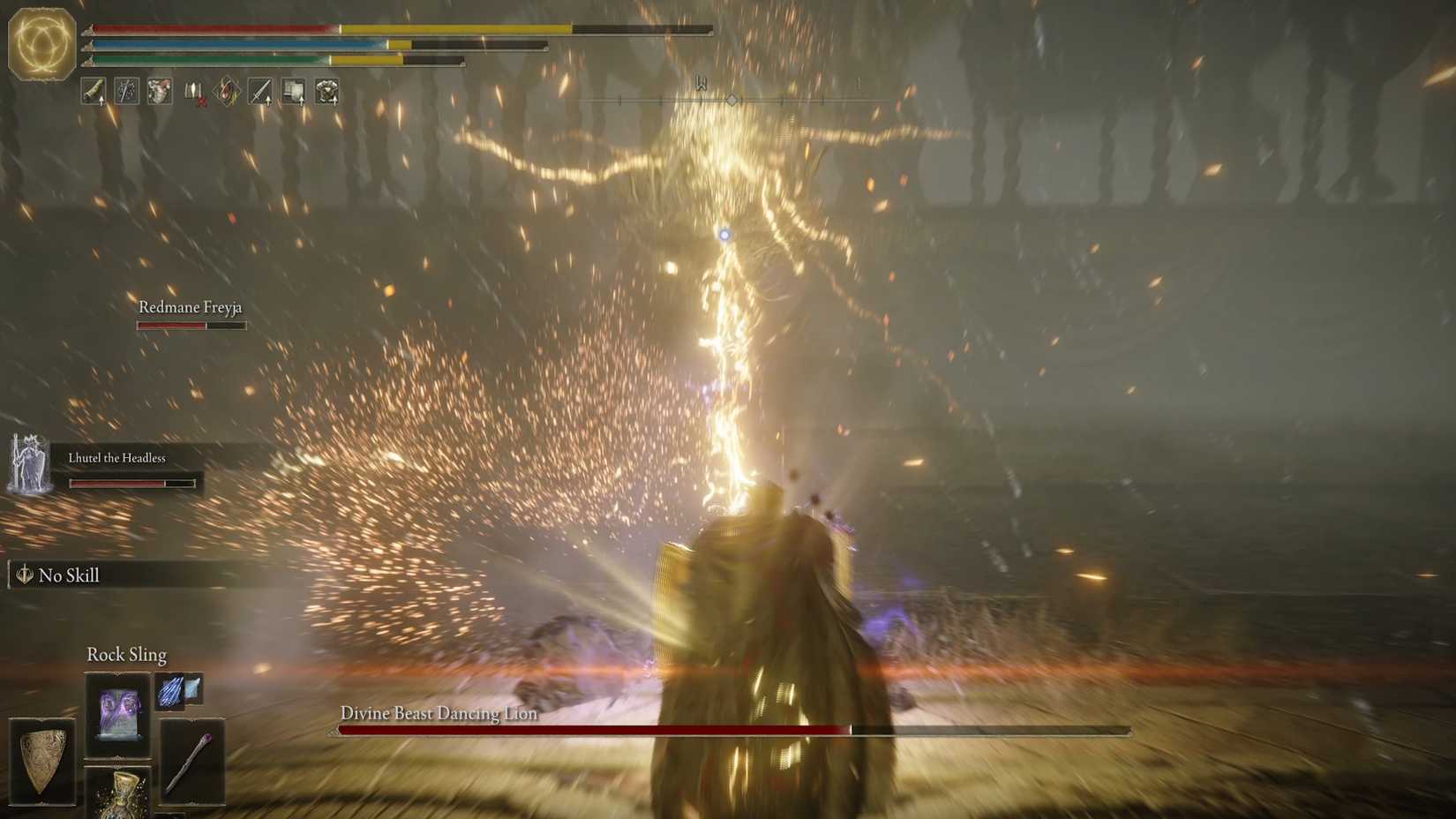The width and height of the screenshot is (1456, 819).
Task: Select the torch buff icon in the status row
Action: [x=94, y=92]
